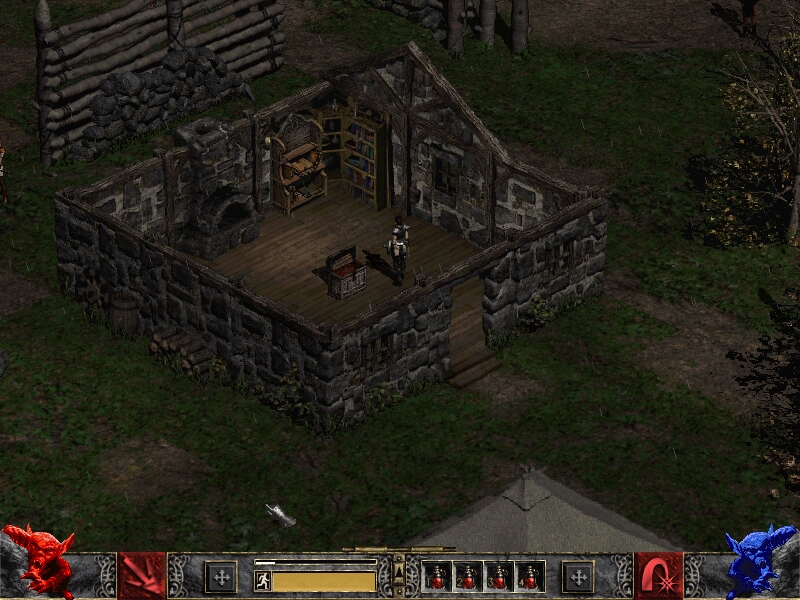
Task: Open the left attack skill selector
Action: [x=141, y=575]
